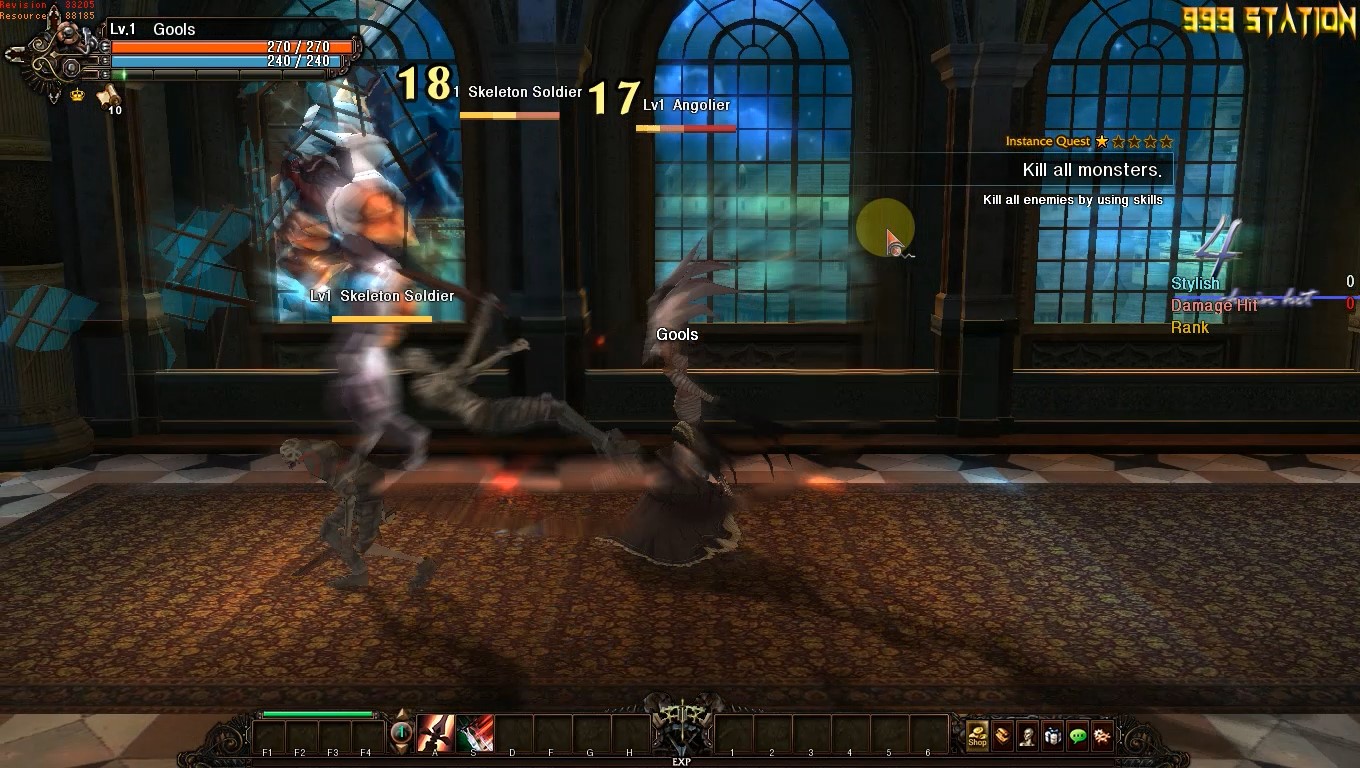Activate the sword slash skill in slot A

click(x=435, y=734)
